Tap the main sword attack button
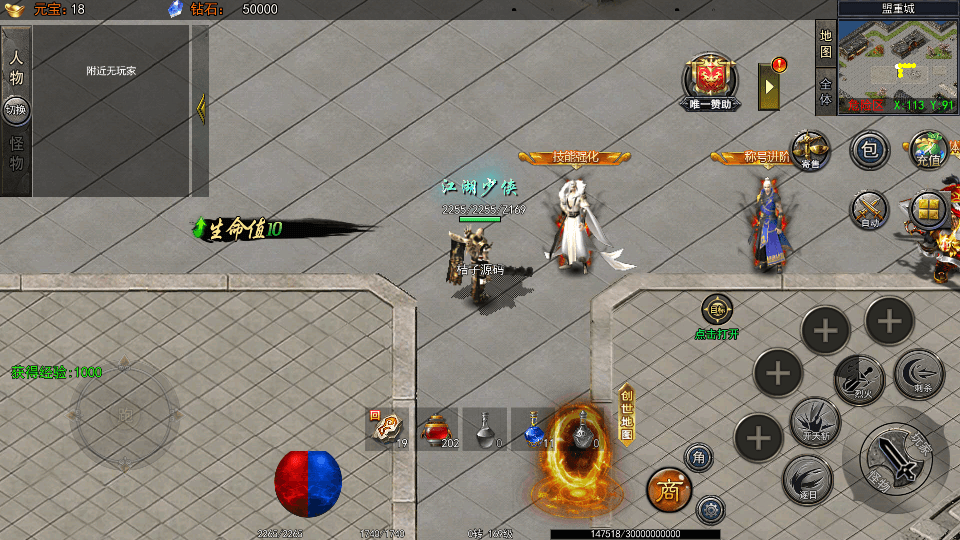Screen dimensions: 960x540 891,458
